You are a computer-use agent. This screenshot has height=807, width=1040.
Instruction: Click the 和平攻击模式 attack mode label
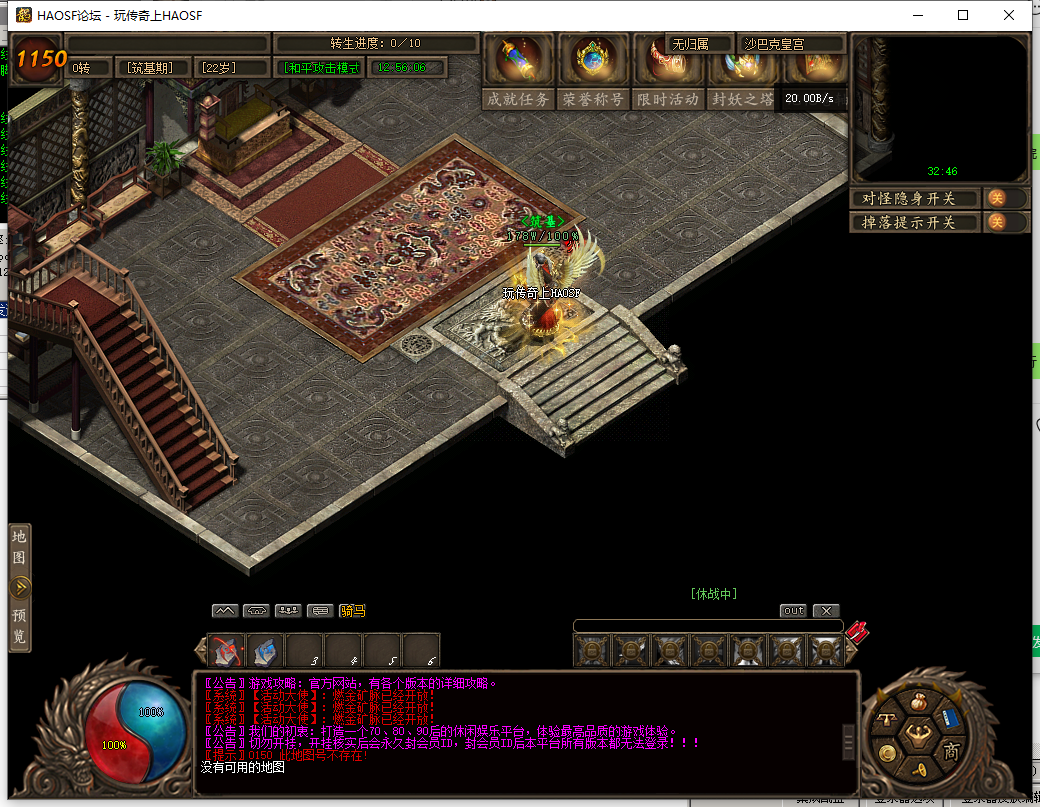(x=322, y=68)
